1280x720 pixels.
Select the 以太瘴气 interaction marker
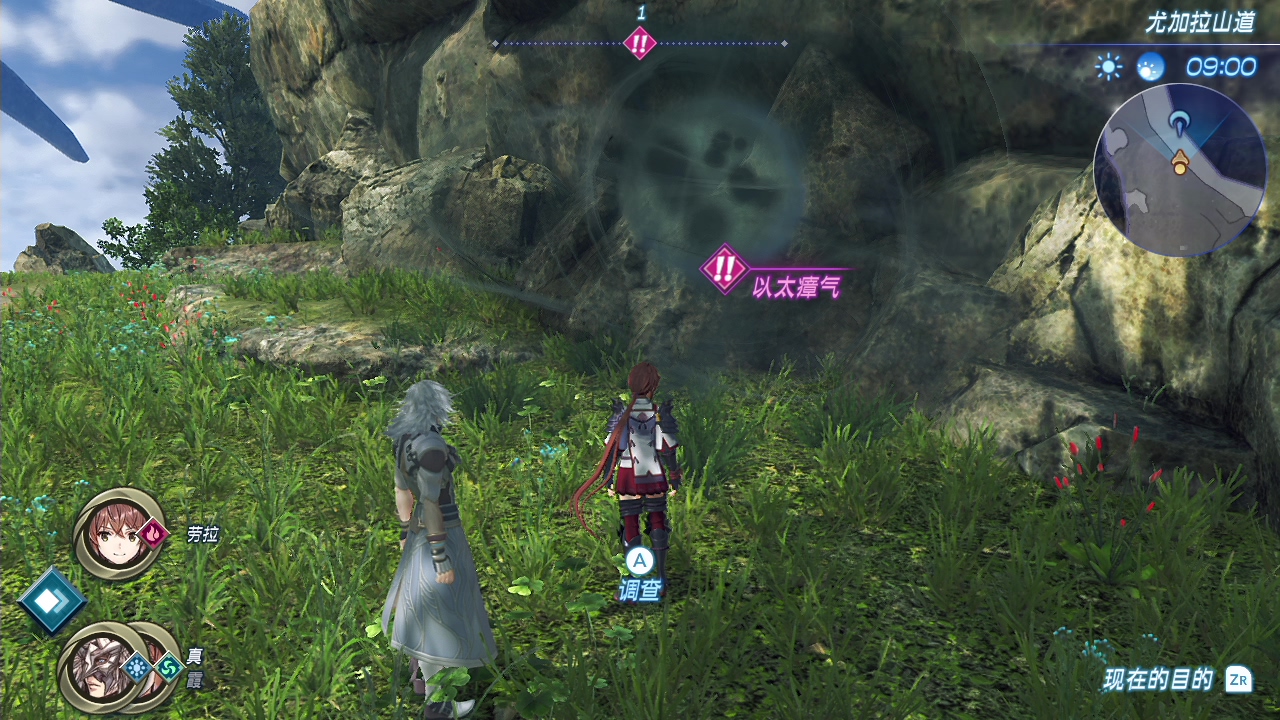coord(725,269)
